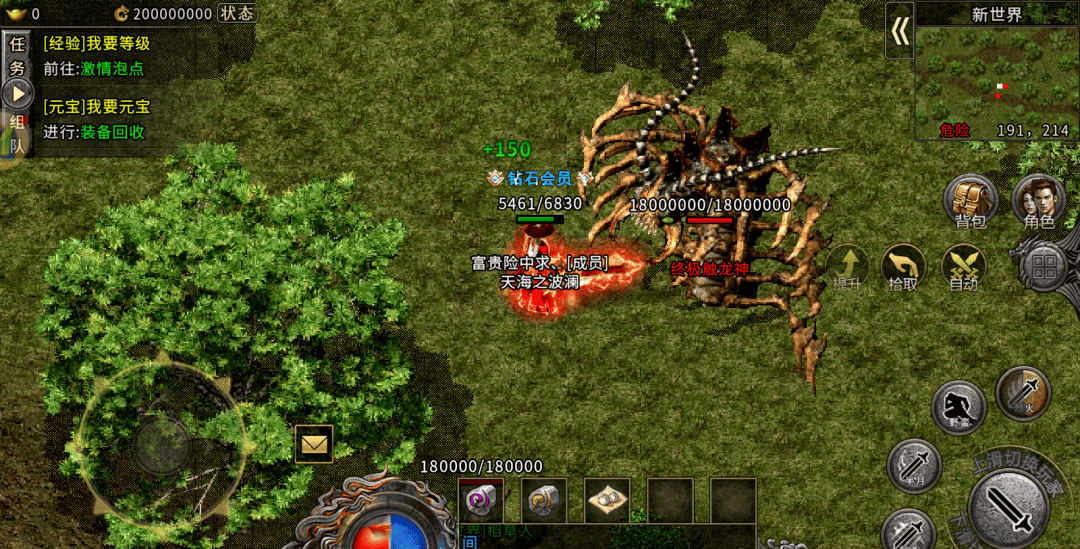Follow the 激情泡点 experience quest link
Viewport: 1080px width, 549px height.
click(112, 69)
